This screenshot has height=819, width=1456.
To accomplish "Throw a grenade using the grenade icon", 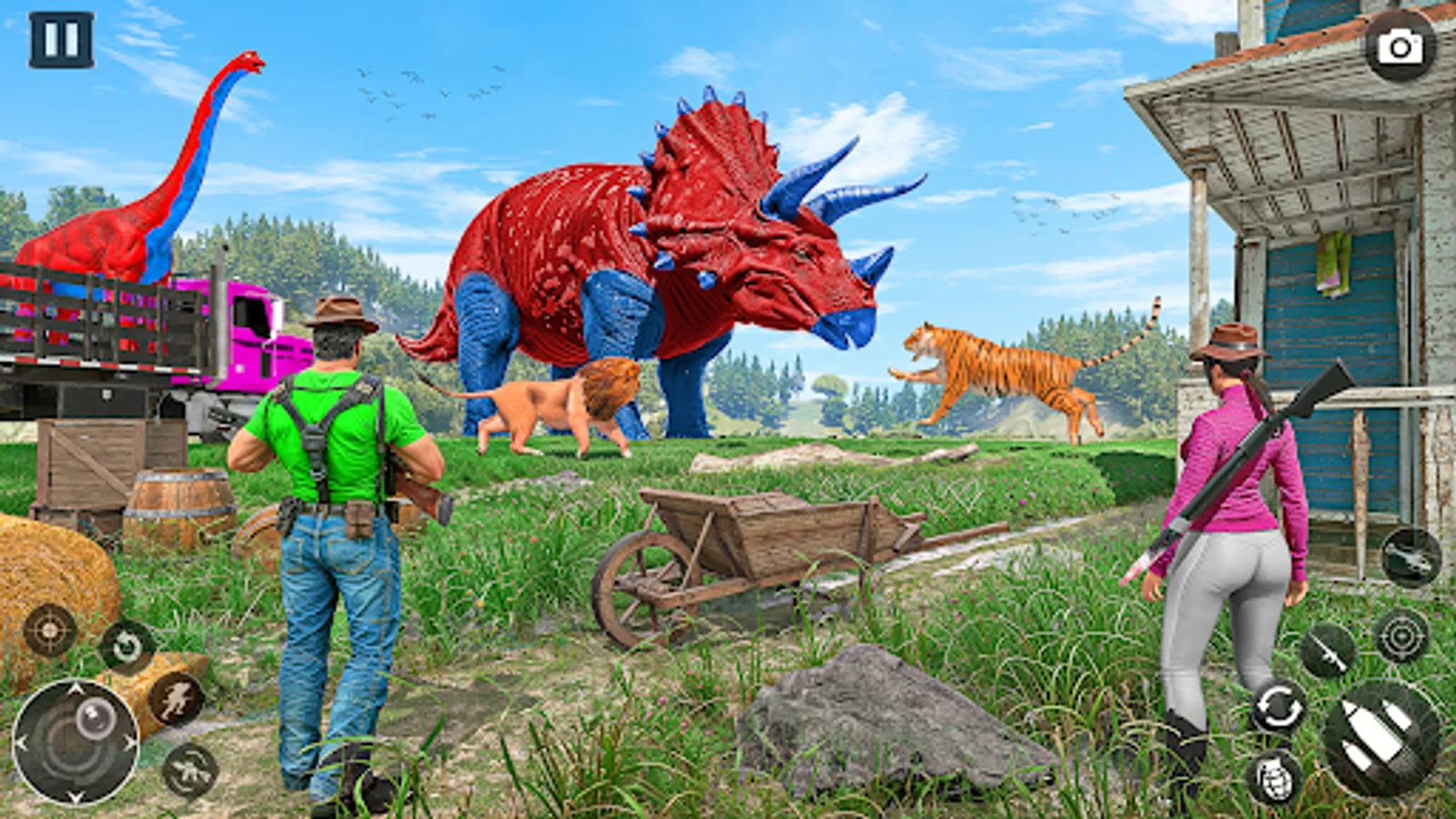I will tap(1275, 778).
